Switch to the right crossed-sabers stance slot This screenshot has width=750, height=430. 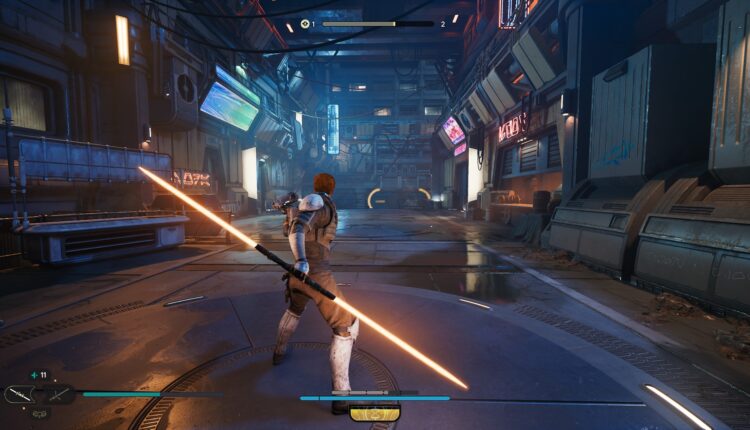point(58,395)
